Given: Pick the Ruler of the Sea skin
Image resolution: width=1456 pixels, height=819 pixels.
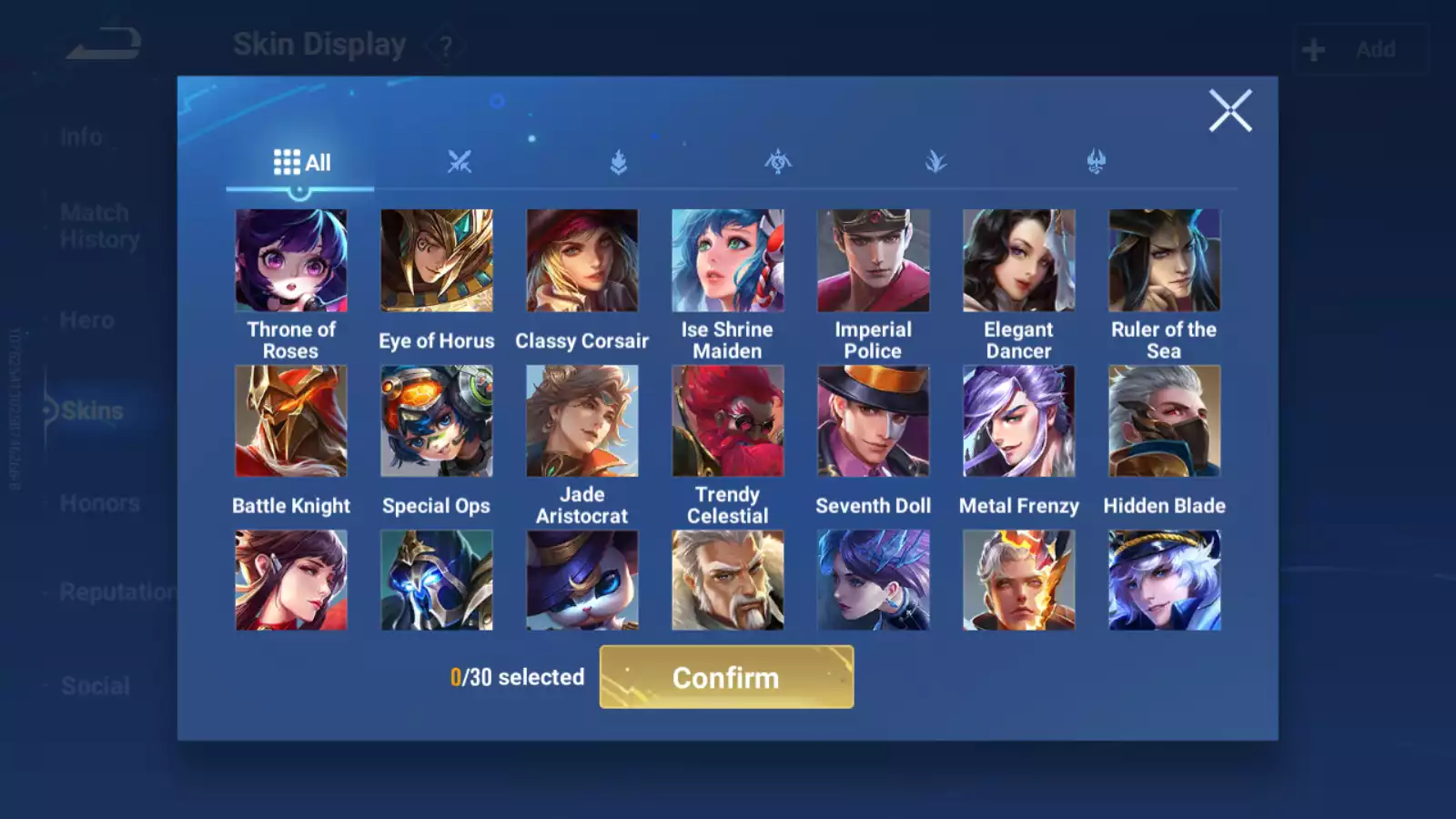Looking at the screenshot, I should (x=1164, y=261).
